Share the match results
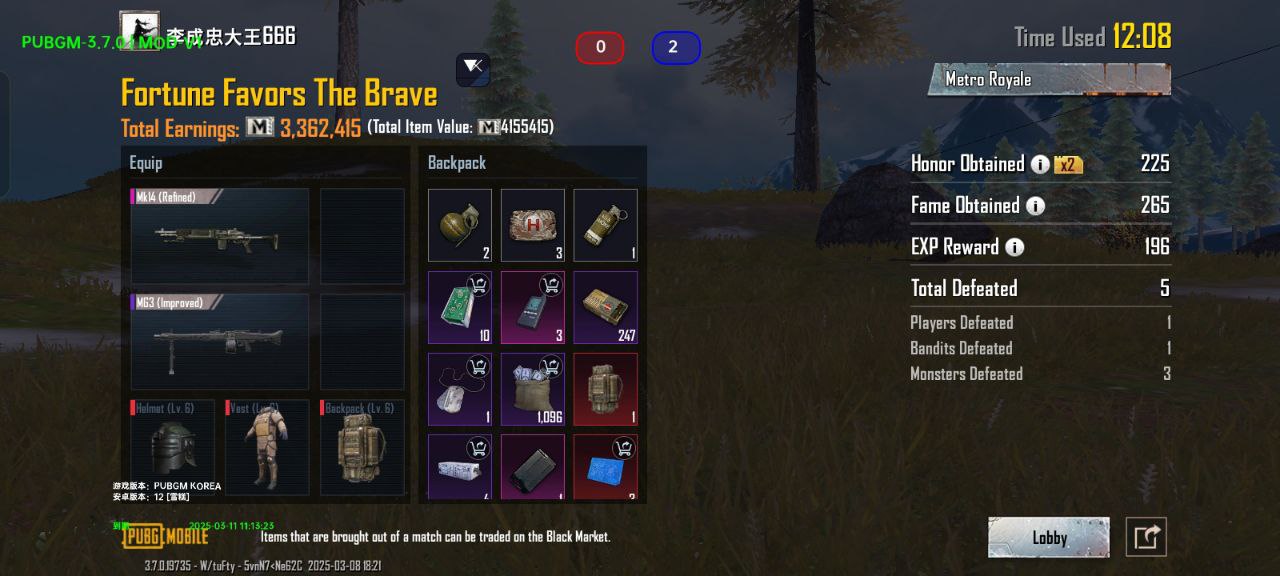 (x=1146, y=537)
